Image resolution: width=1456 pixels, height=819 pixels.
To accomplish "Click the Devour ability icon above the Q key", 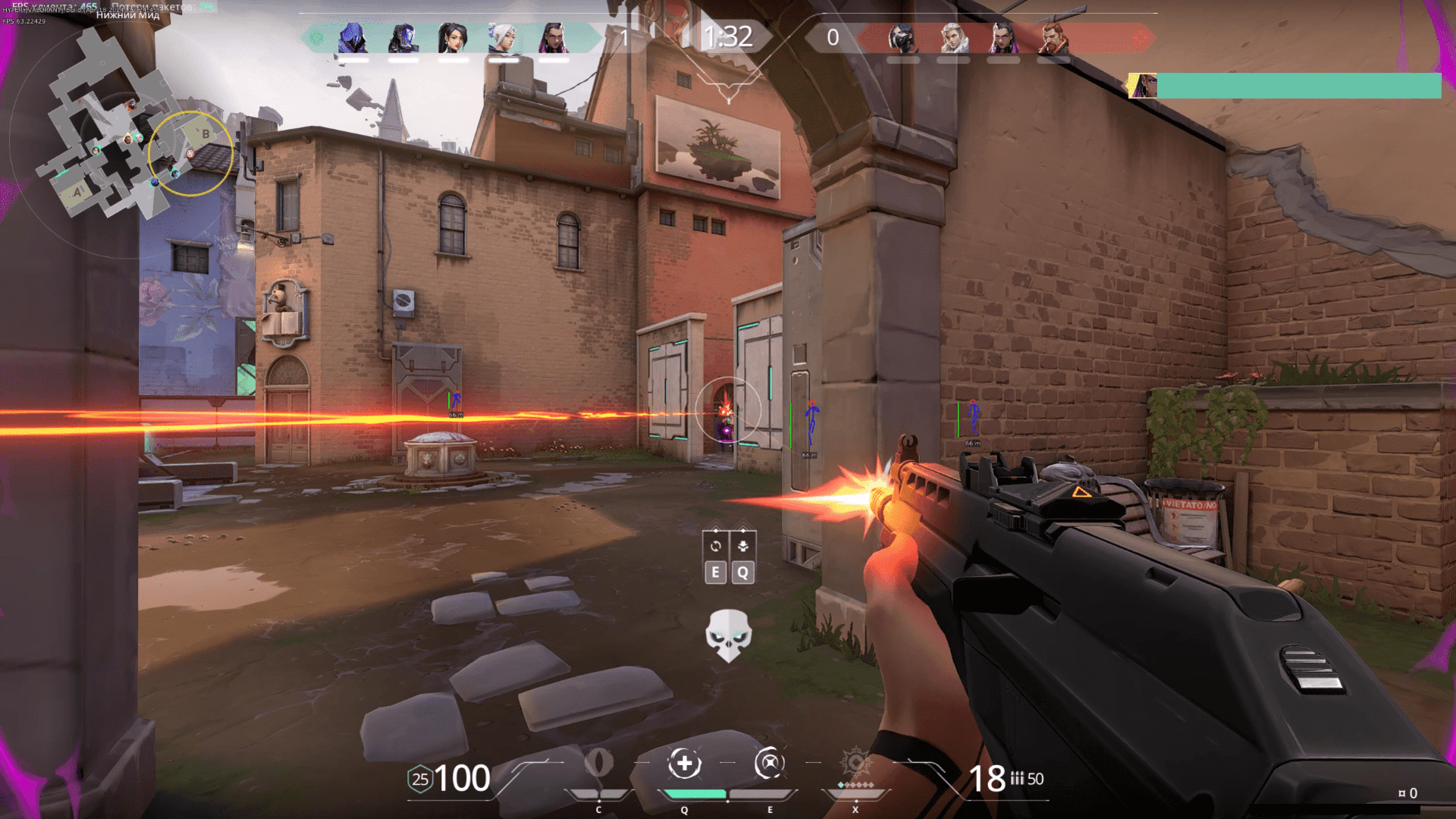I will coord(686,764).
